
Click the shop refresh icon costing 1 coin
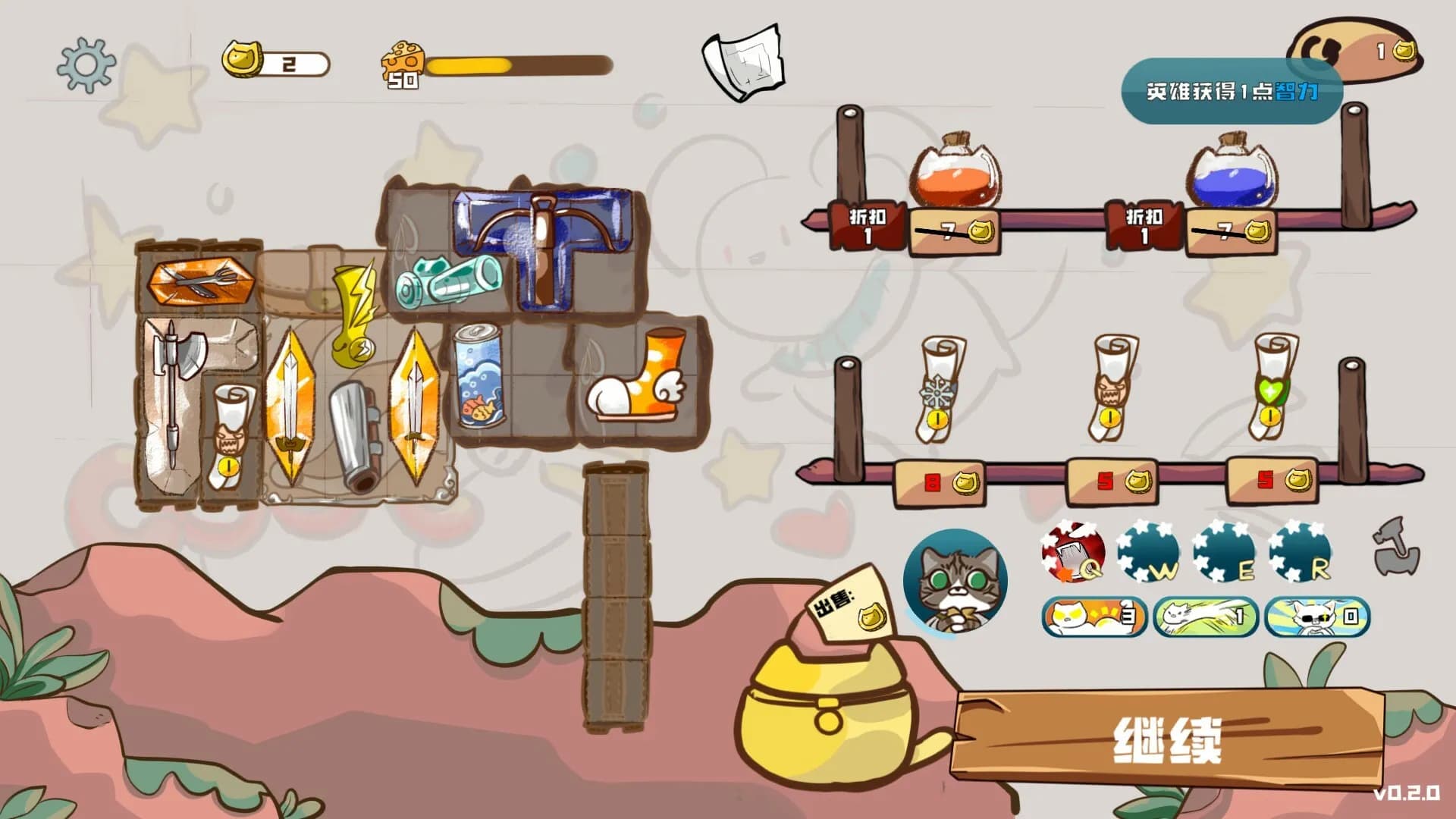click(1354, 50)
